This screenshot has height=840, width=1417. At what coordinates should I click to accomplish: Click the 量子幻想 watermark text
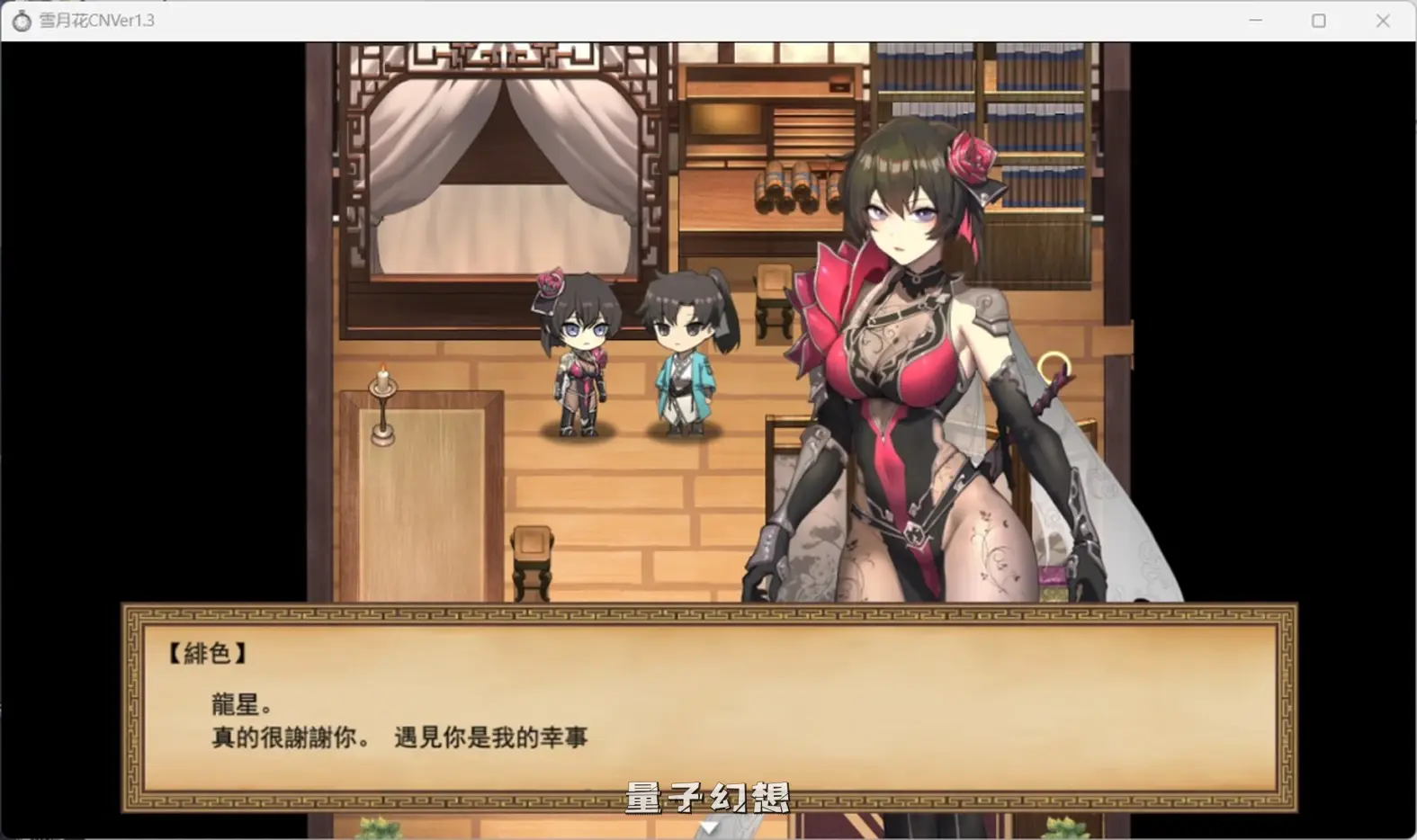[707, 797]
